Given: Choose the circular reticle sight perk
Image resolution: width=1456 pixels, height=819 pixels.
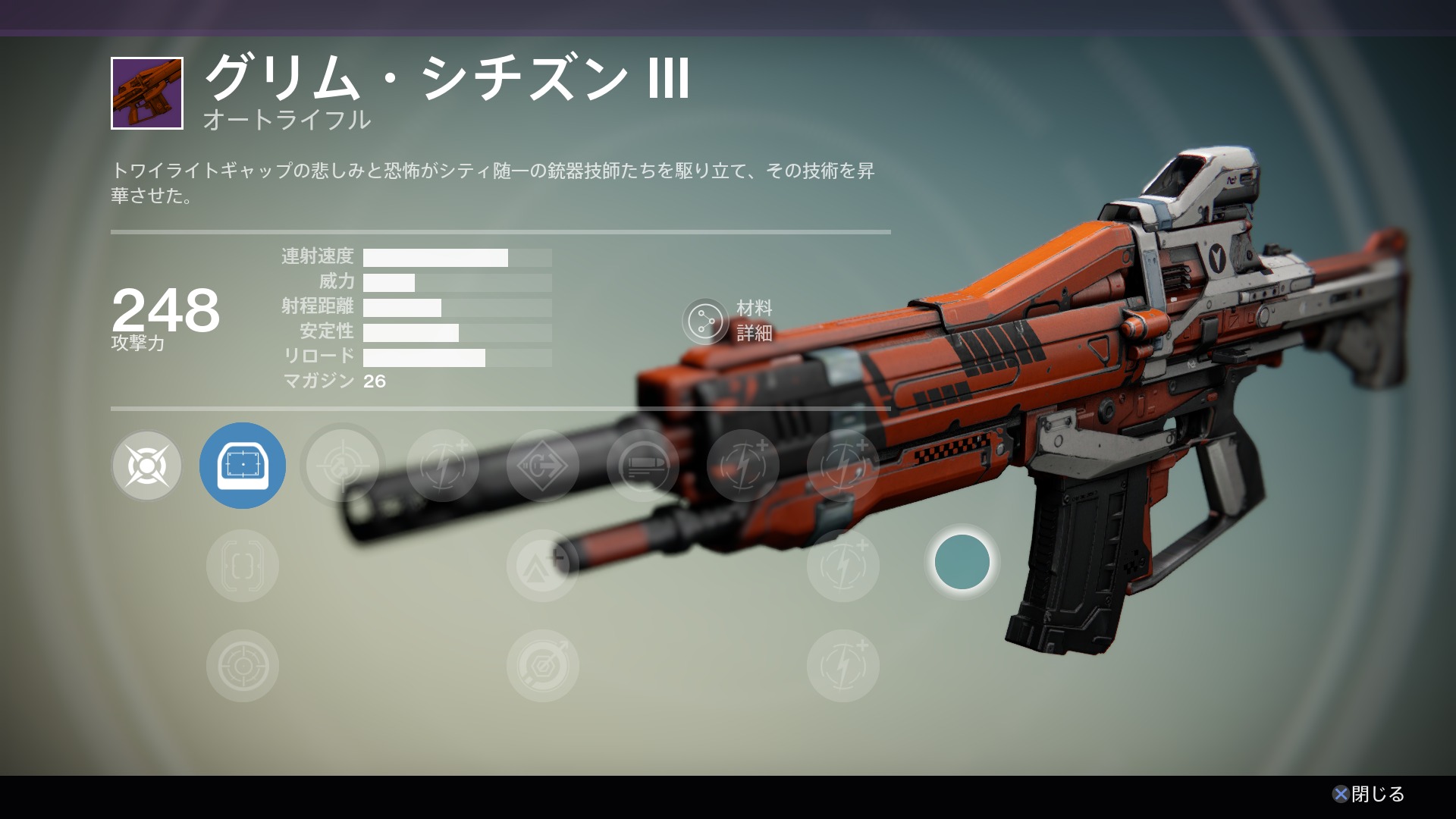Looking at the screenshot, I should [243, 666].
